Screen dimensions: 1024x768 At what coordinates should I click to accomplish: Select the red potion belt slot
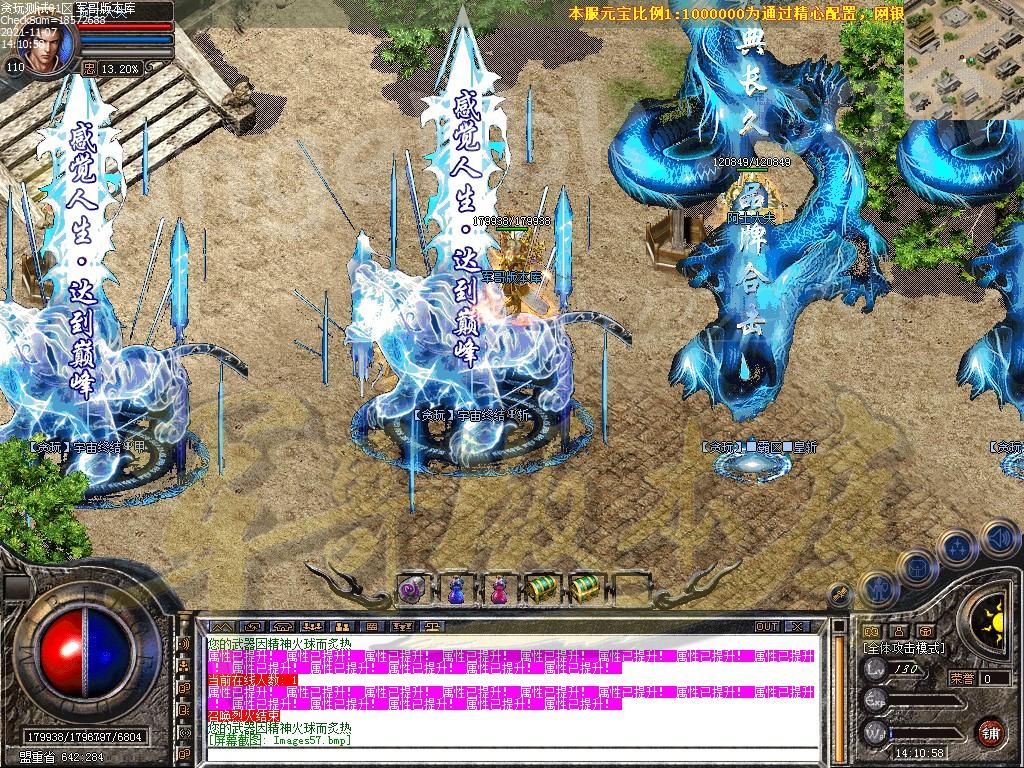click(x=497, y=590)
